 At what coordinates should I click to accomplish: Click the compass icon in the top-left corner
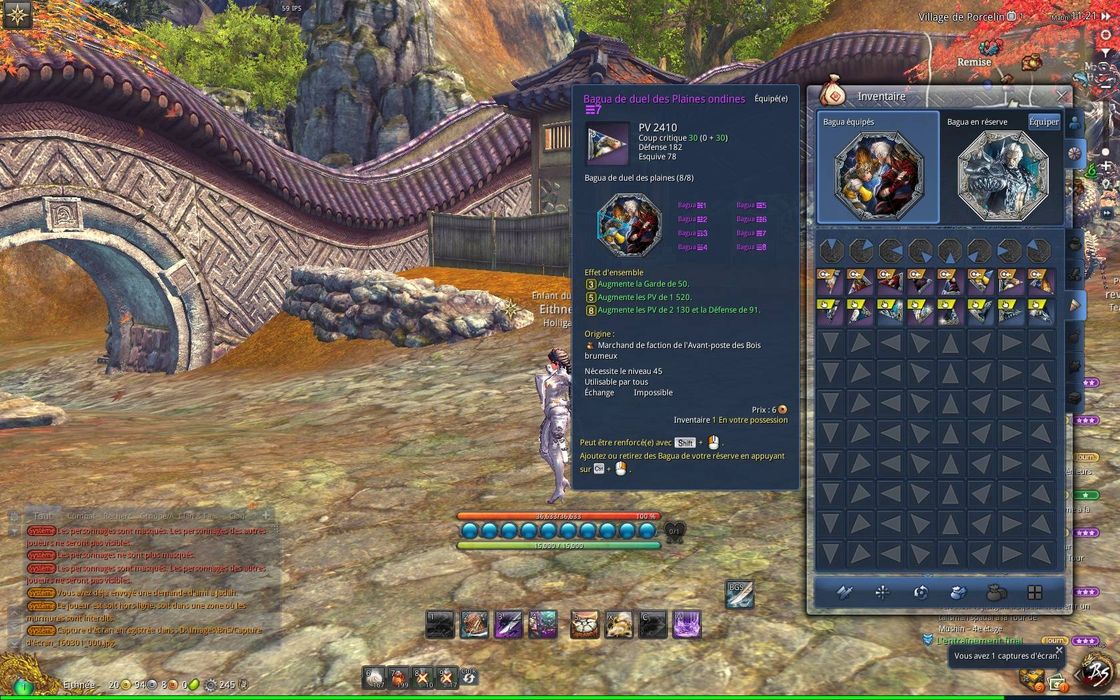(x=17, y=14)
